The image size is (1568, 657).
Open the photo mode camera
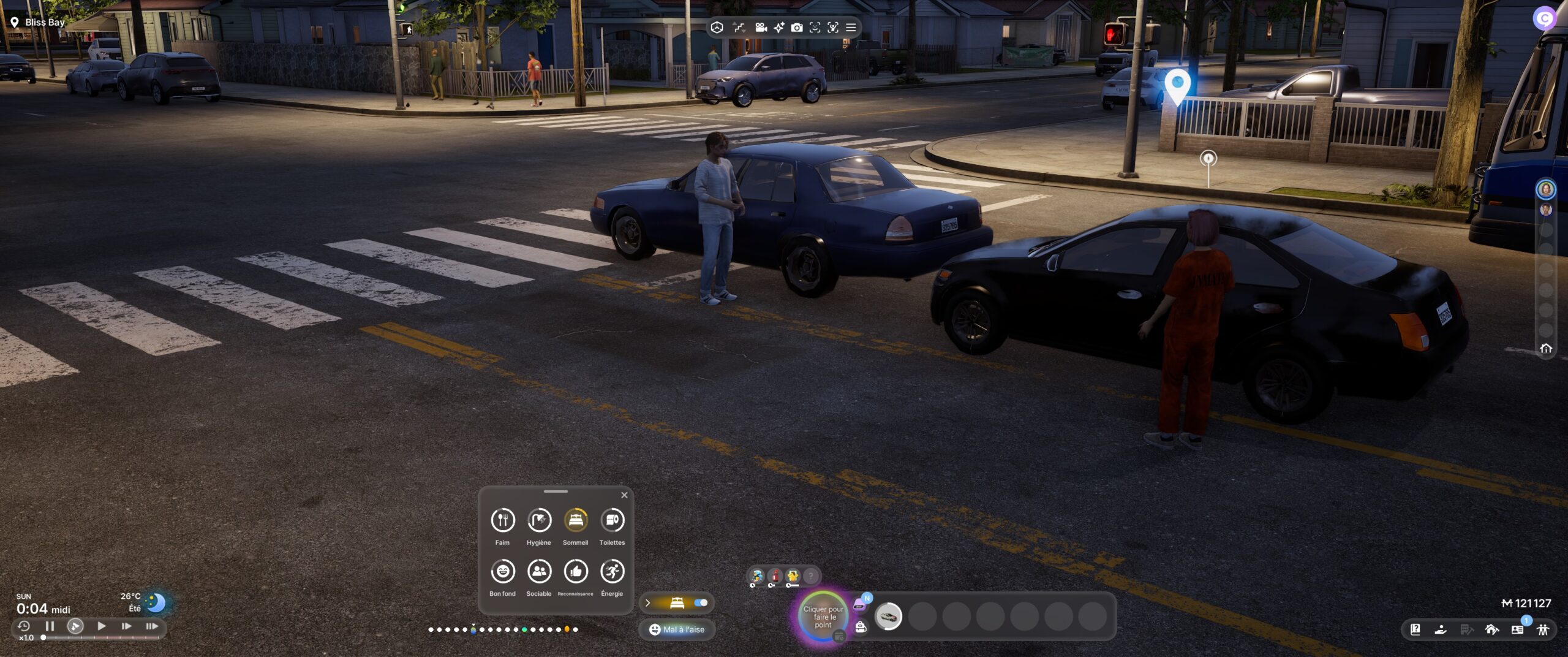click(x=796, y=28)
